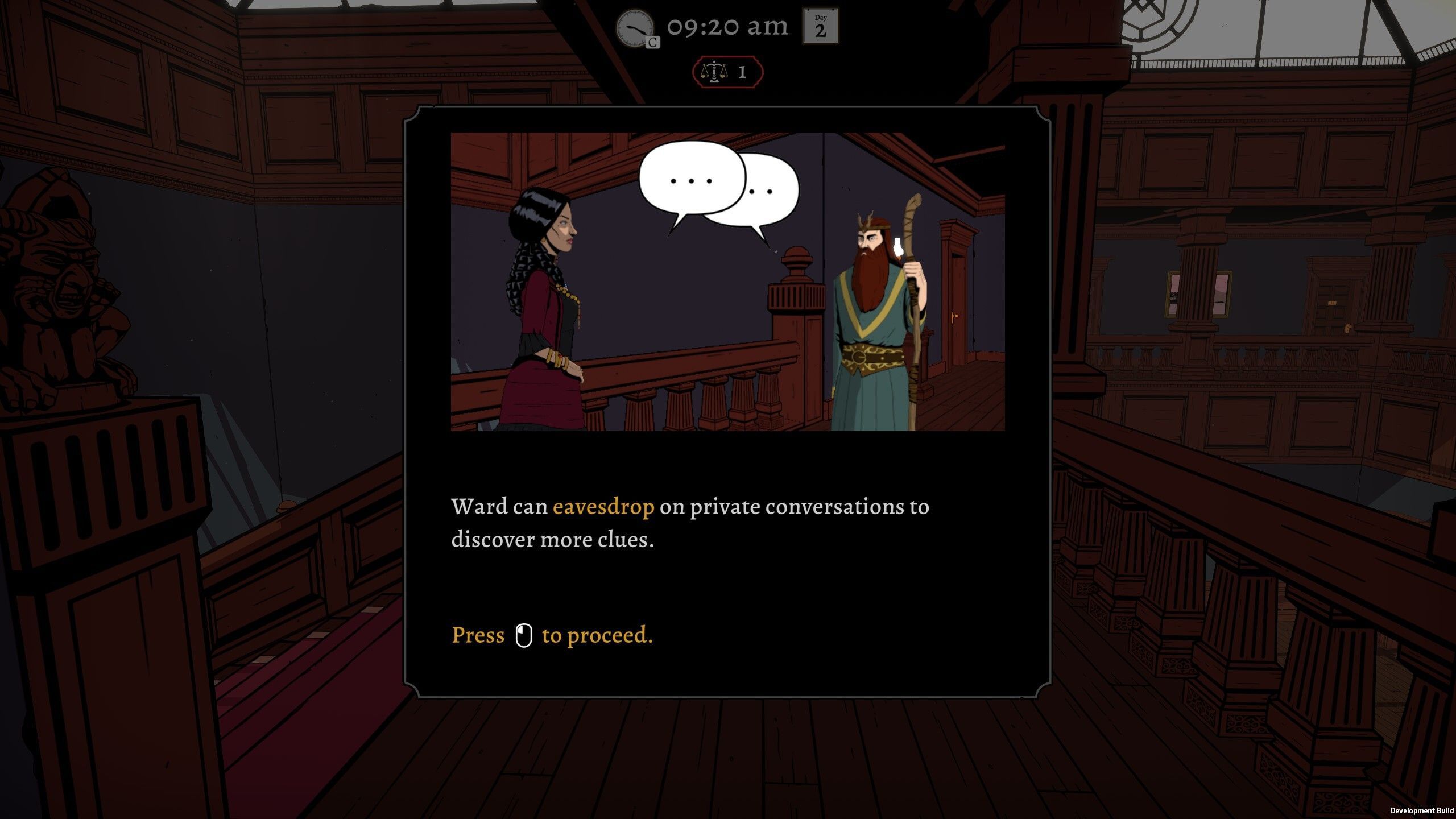This screenshot has height=819, width=1456.
Task: Open the pocket watch clock icon
Action: pos(635,27)
